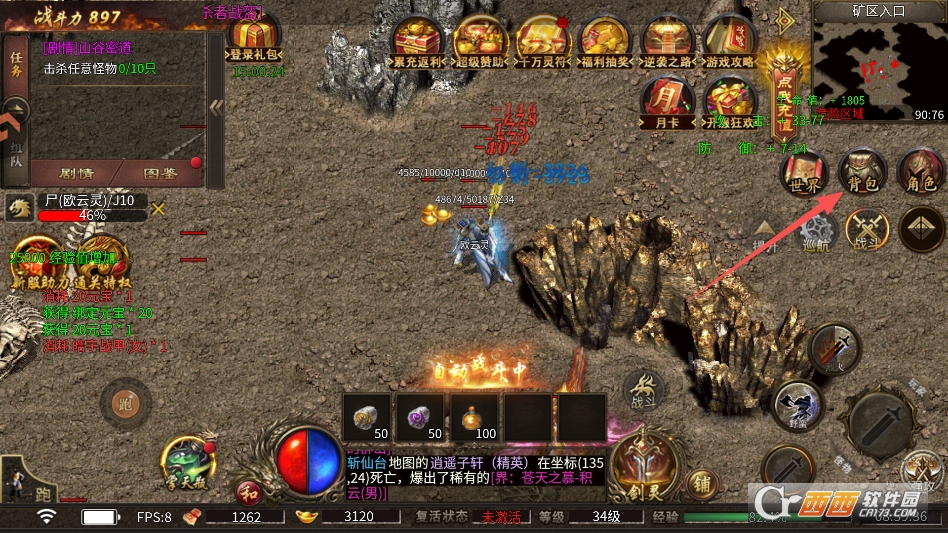Open the 铺 shop button
The height and width of the screenshot is (533, 948).
point(702,483)
